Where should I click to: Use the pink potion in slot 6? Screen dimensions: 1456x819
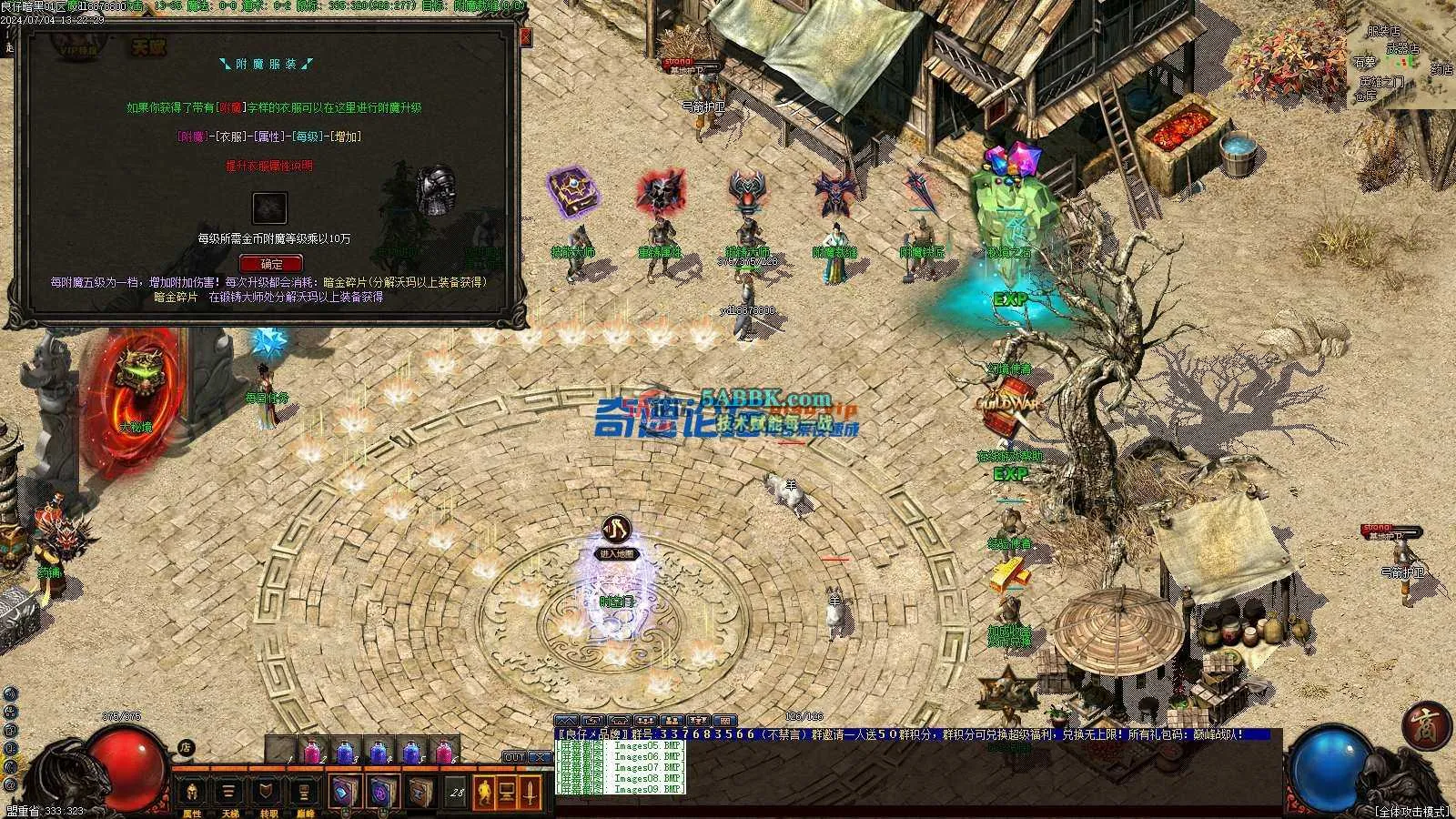444,753
